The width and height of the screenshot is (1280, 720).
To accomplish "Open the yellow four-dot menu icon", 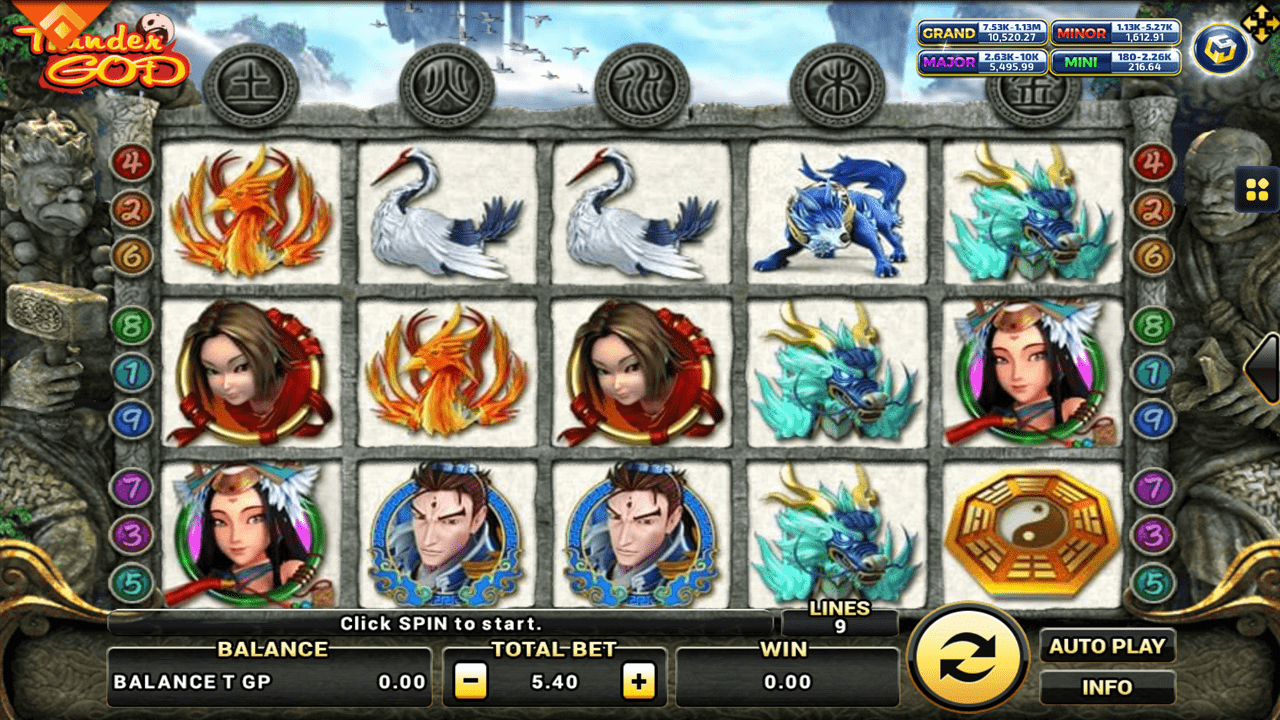I will pyautogui.click(x=1257, y=188).
